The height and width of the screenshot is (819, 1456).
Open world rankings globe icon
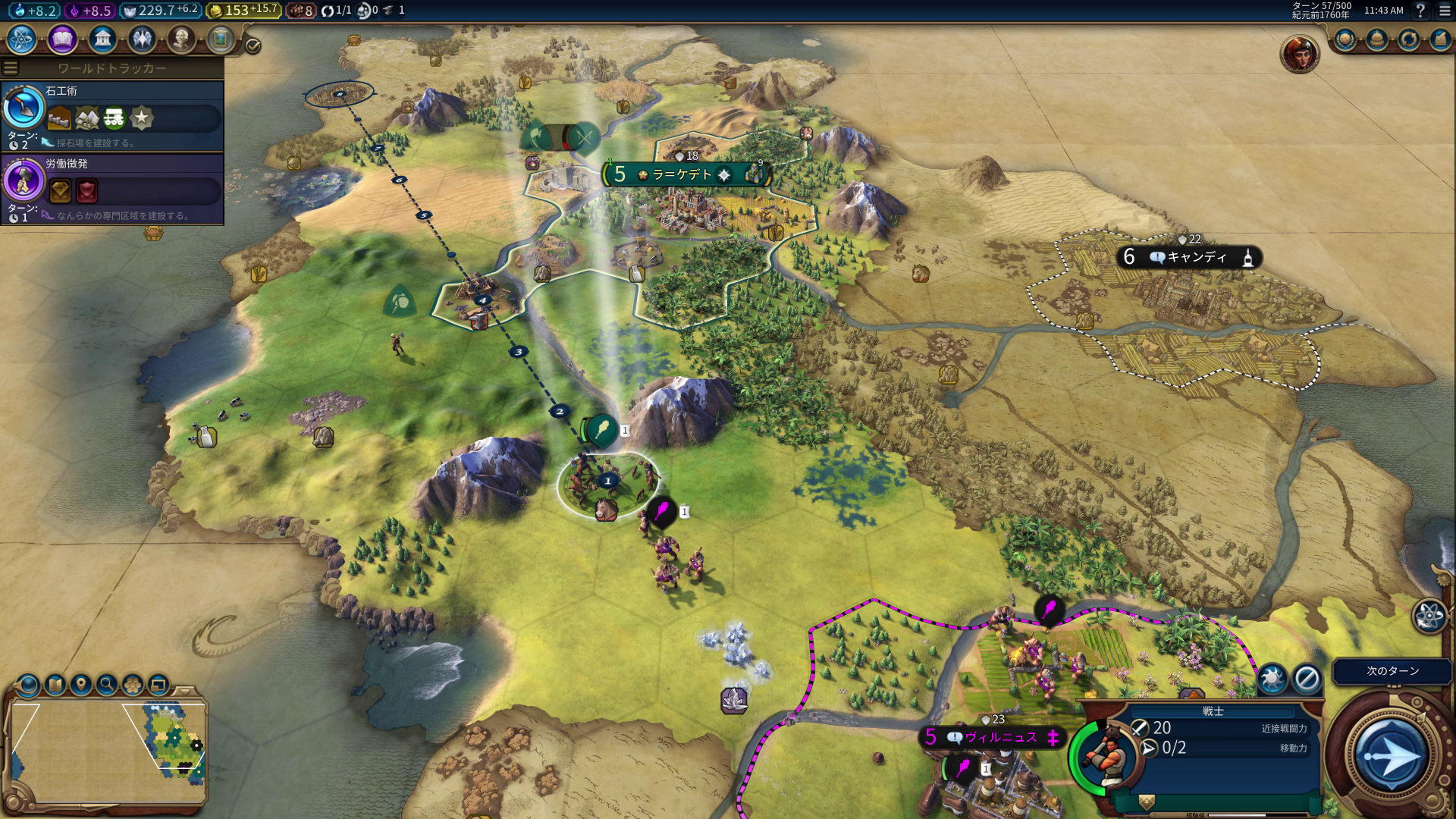[1345, 39]
